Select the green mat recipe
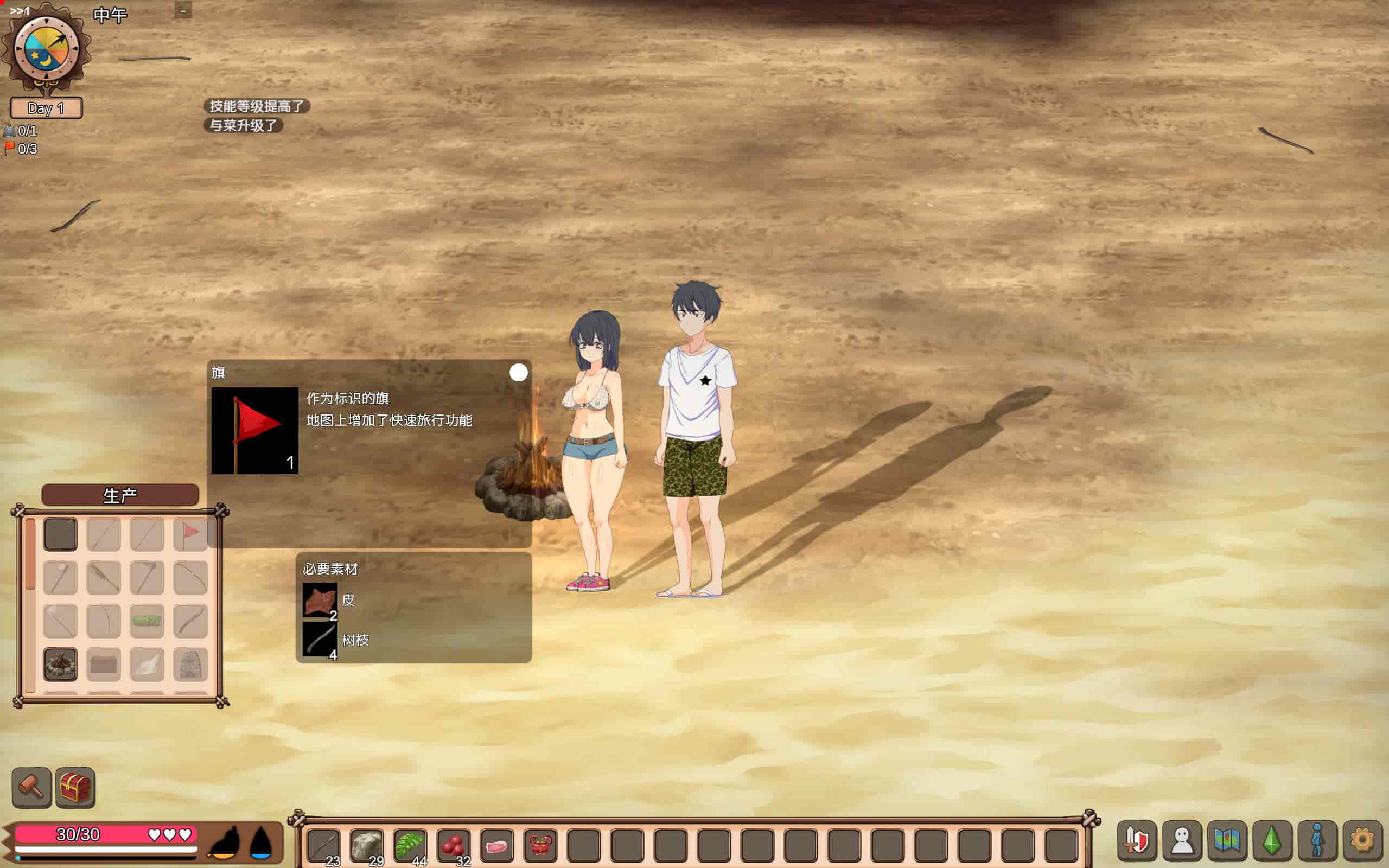1389x868 pixels. click(x=147, y=621)
